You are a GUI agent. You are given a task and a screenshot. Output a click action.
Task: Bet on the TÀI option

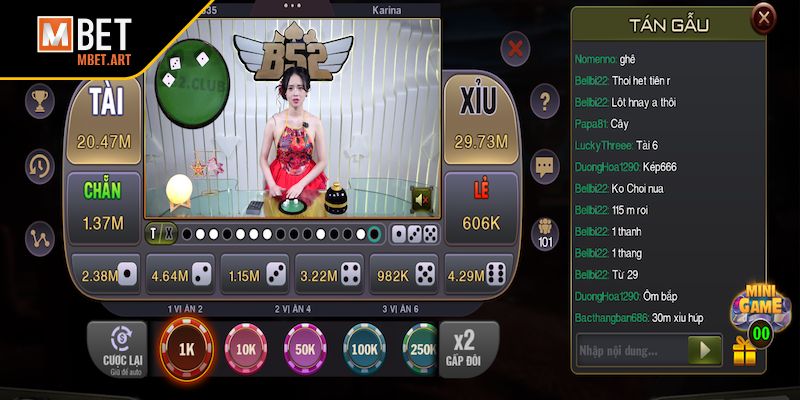click(x=105, y=120)
